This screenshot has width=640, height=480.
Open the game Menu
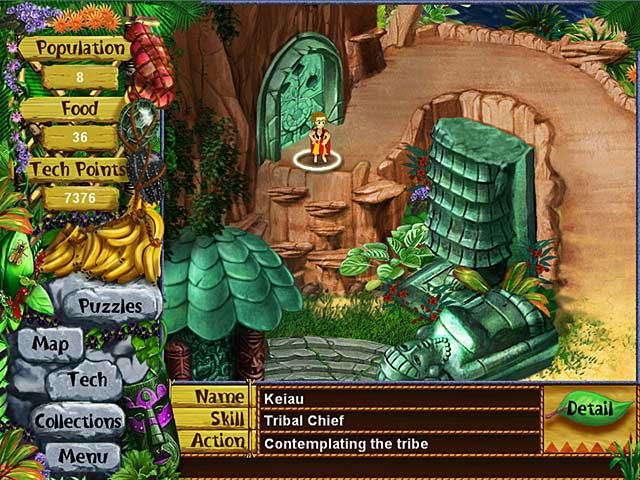point(82,457)
